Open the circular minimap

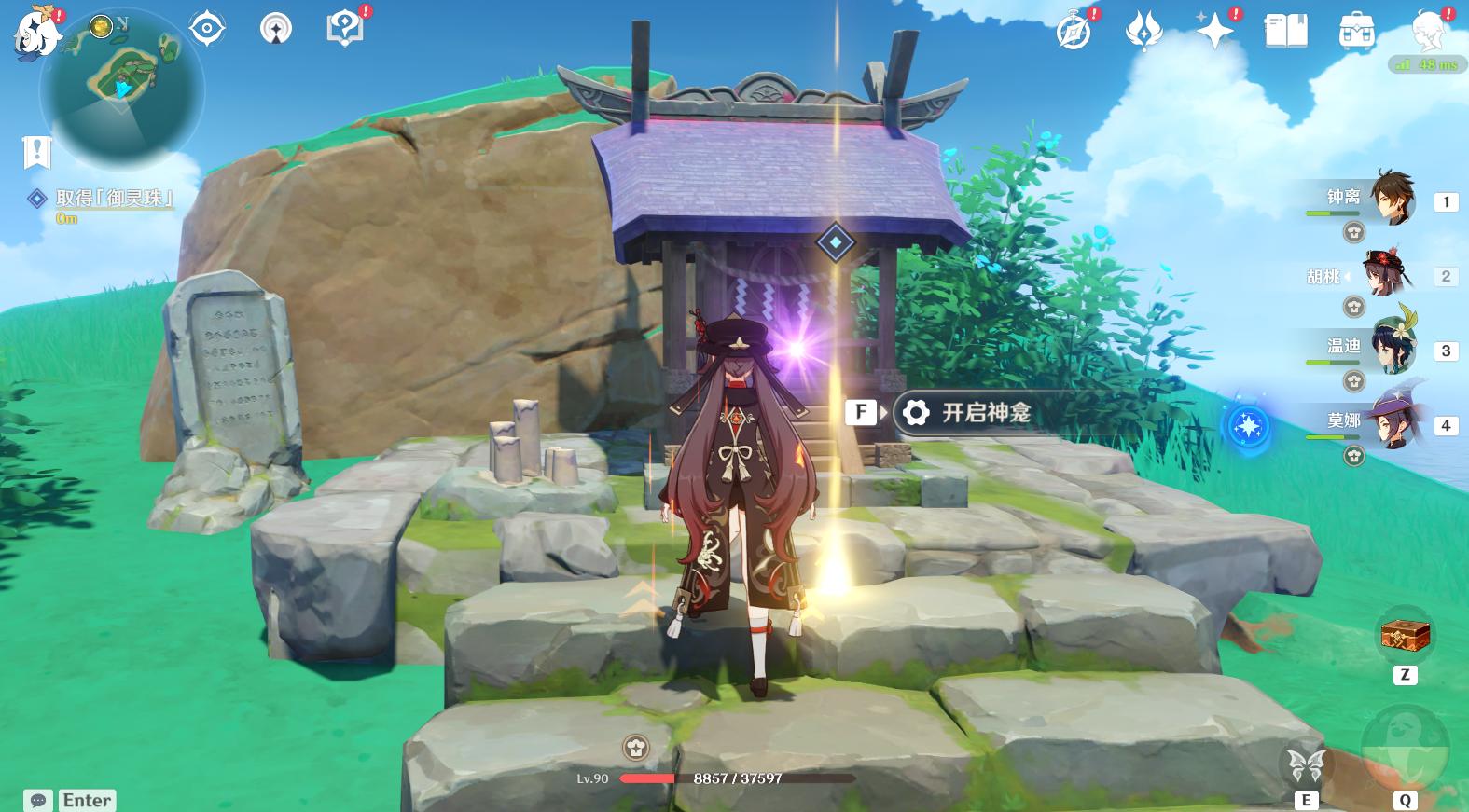point(122,89)
